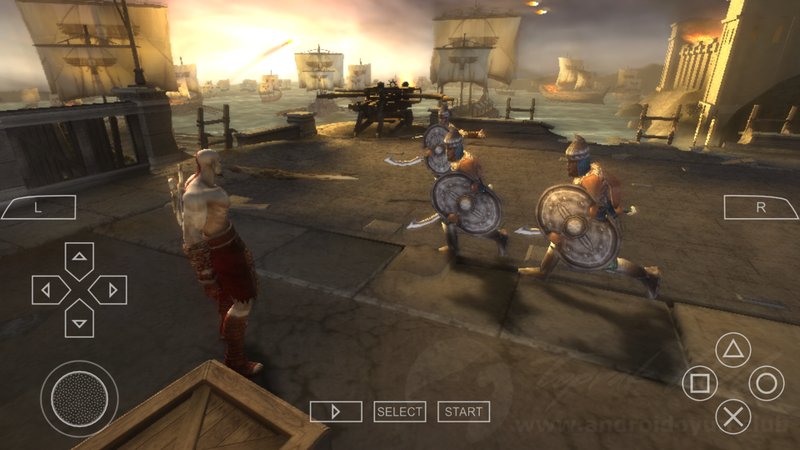Tap the square action button

pos(700,383)
